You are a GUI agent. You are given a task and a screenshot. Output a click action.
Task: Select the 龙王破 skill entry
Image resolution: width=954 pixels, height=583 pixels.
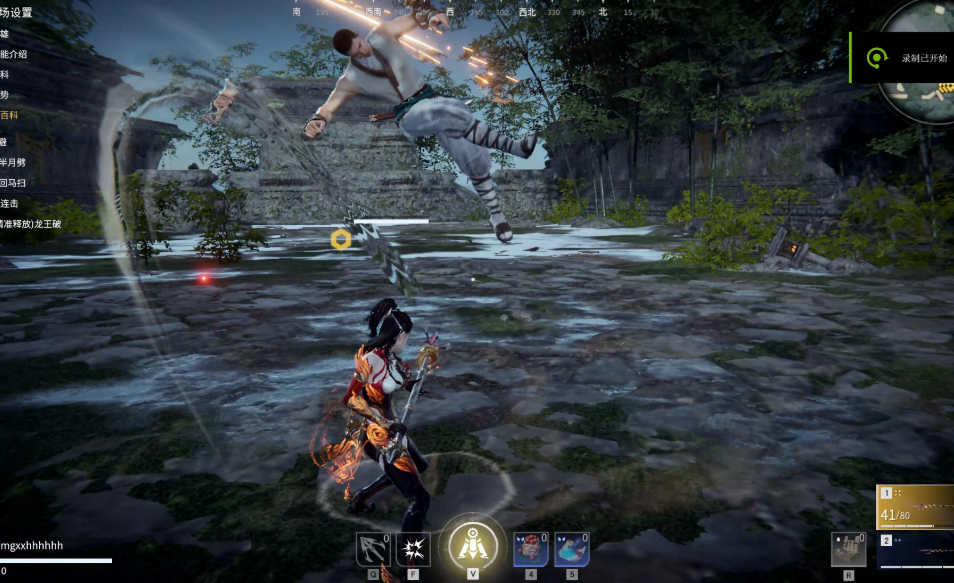coord(31,224)
